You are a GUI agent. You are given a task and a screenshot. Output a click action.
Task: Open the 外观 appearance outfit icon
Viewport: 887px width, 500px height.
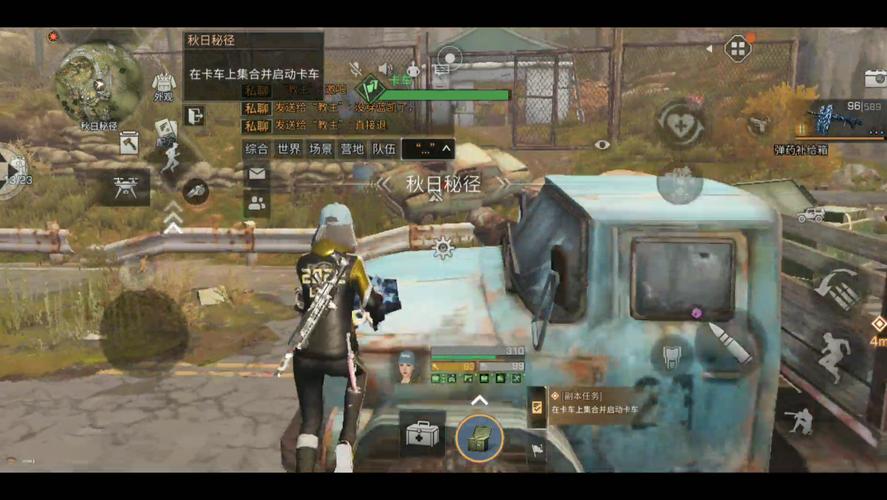(x=163, y=86)
